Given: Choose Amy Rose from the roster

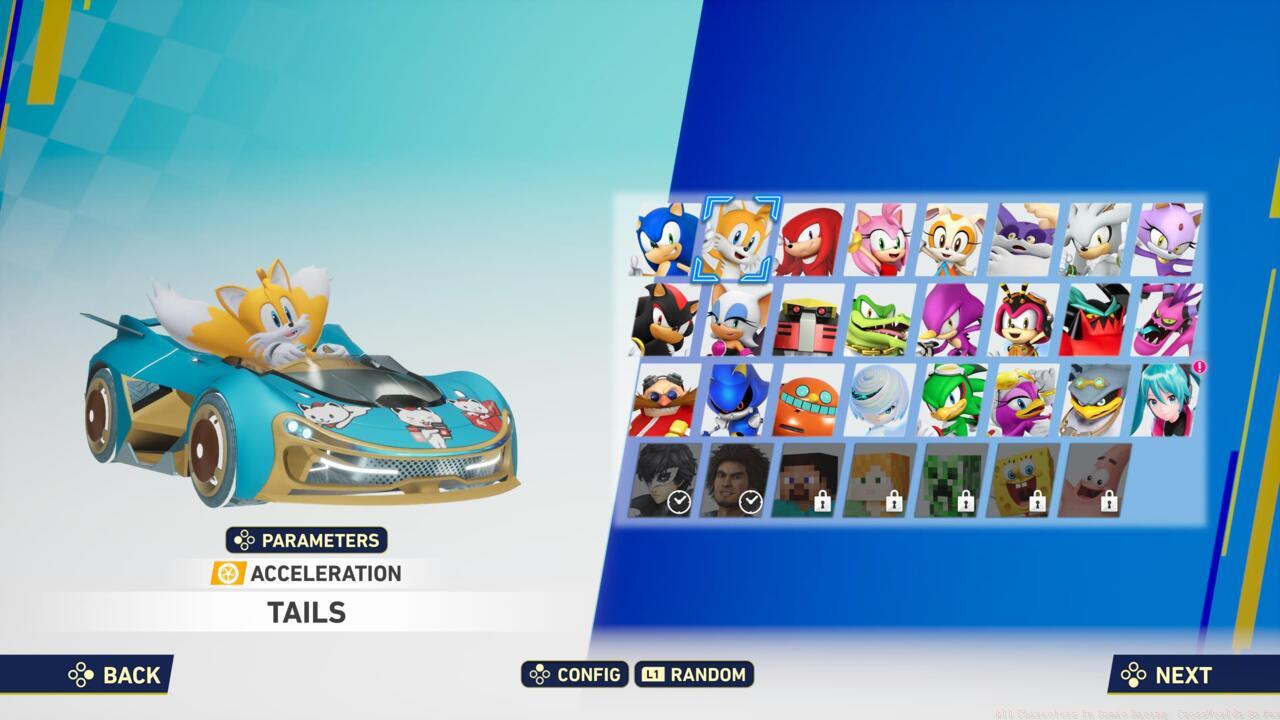Looking at the screenshot, I should (x=882, y=238).
